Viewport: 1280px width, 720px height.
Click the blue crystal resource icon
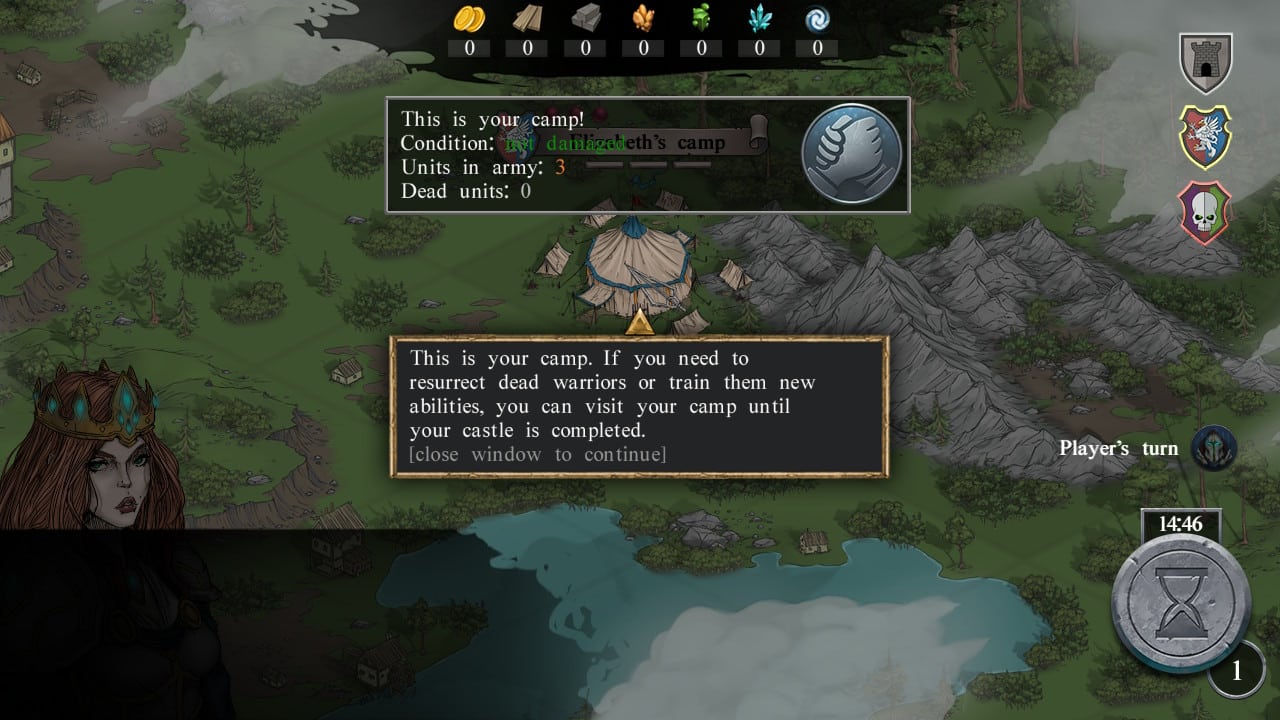click(x=759, y=19)
